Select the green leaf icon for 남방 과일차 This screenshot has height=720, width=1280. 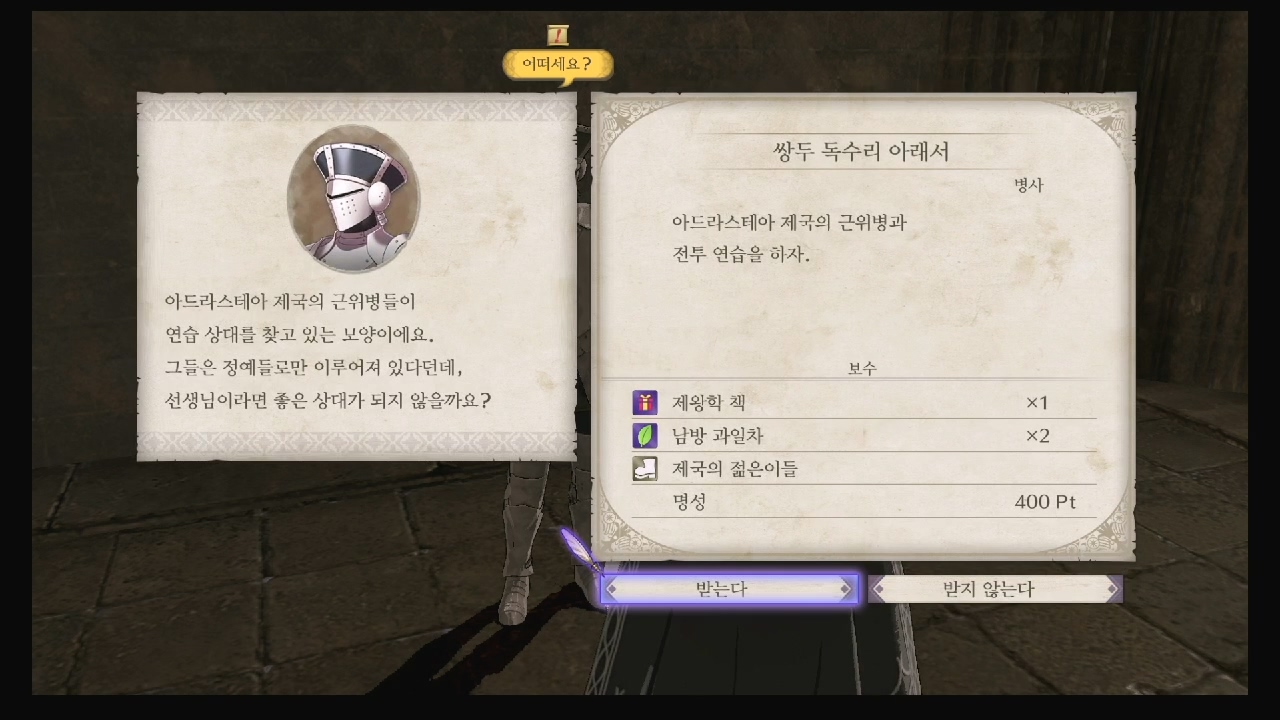click(x=644, y=436)
